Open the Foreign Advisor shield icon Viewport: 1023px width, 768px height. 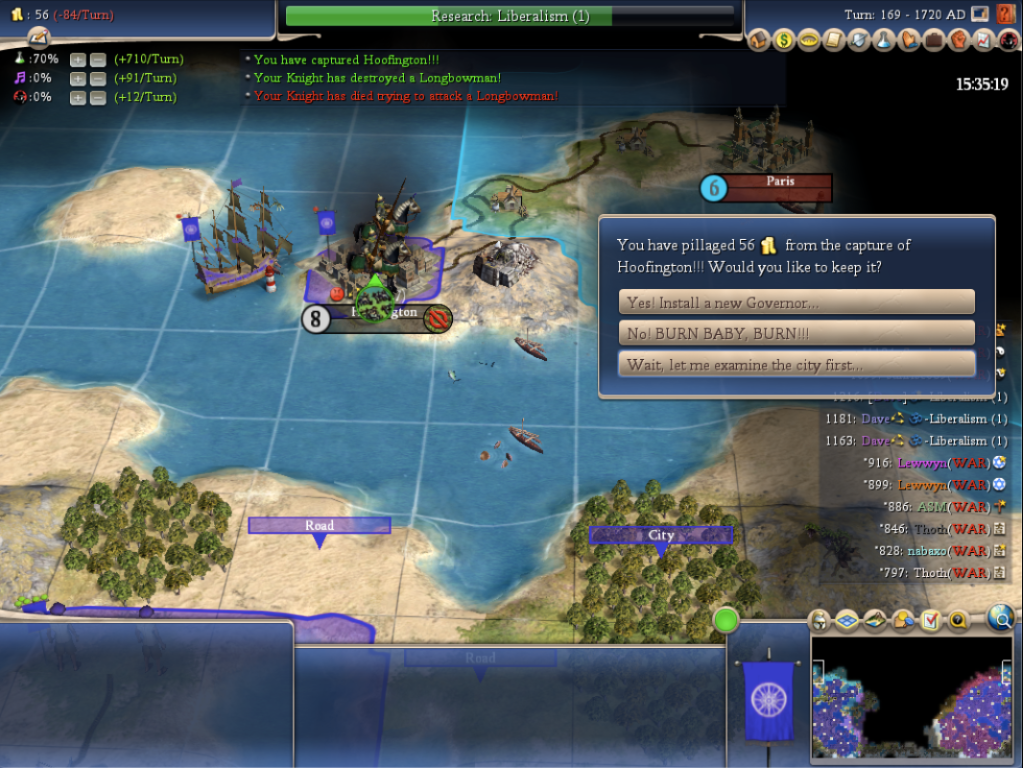click(x=858, y=40)
